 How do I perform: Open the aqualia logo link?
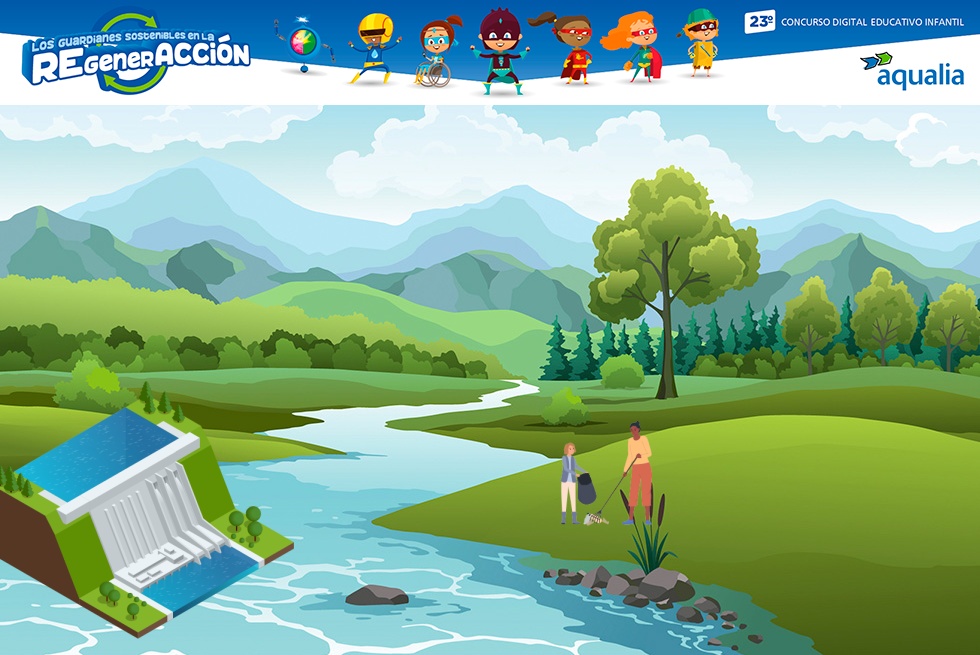(x=911, y=70)
